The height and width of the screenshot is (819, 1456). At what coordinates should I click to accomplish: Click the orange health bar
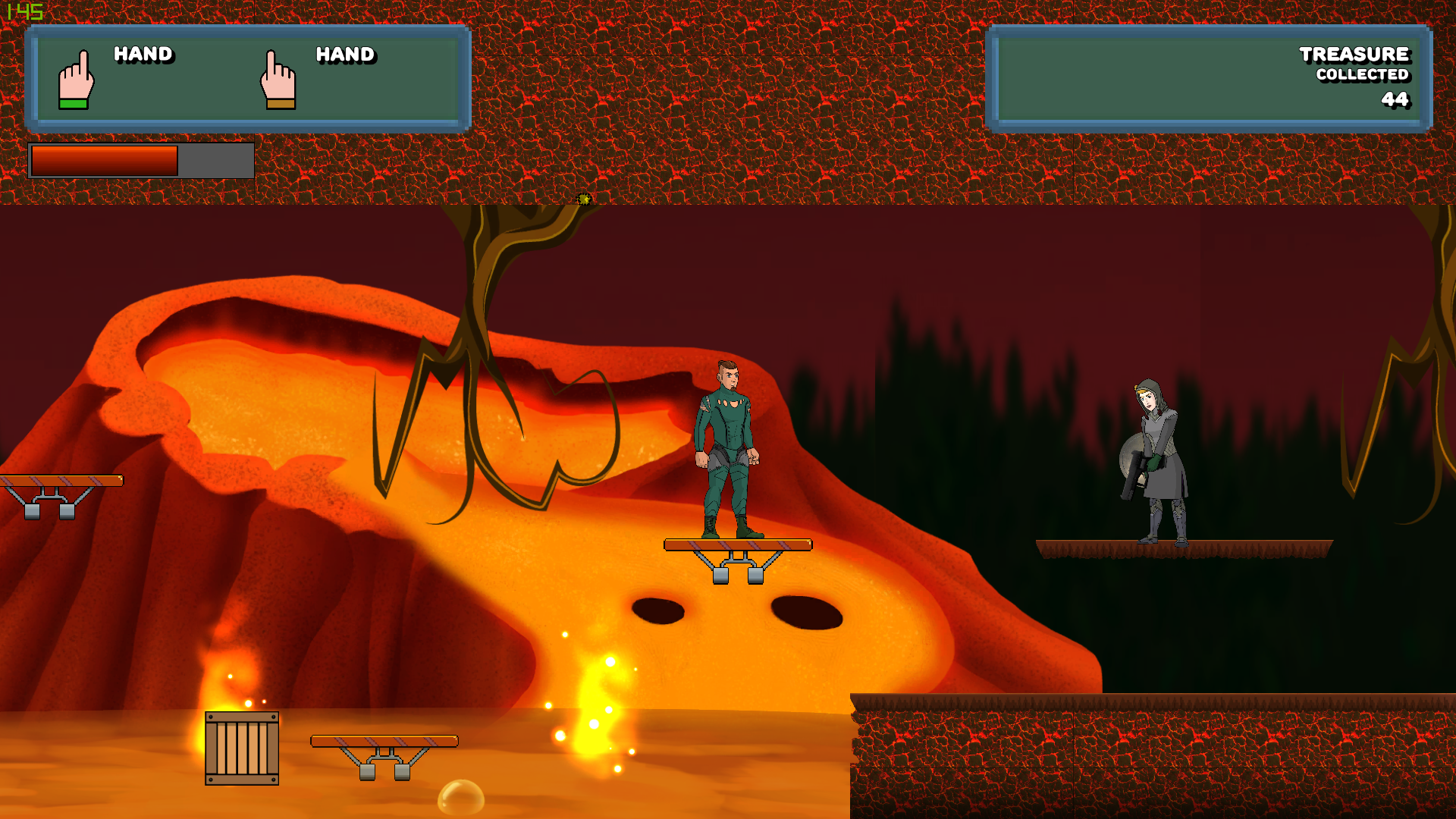coord(106,159)
